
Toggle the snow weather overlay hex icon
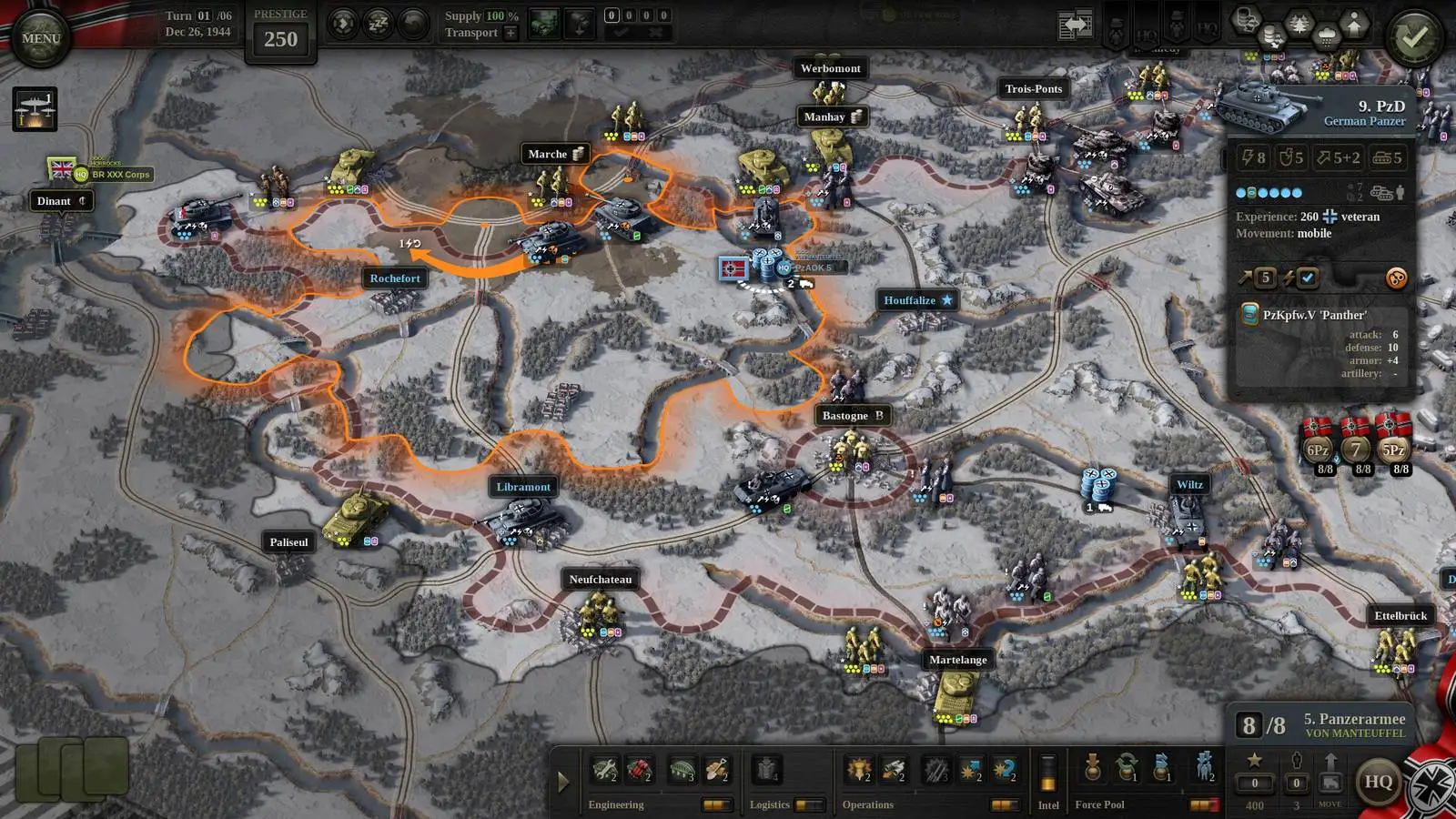click(x=1328, y=35)
